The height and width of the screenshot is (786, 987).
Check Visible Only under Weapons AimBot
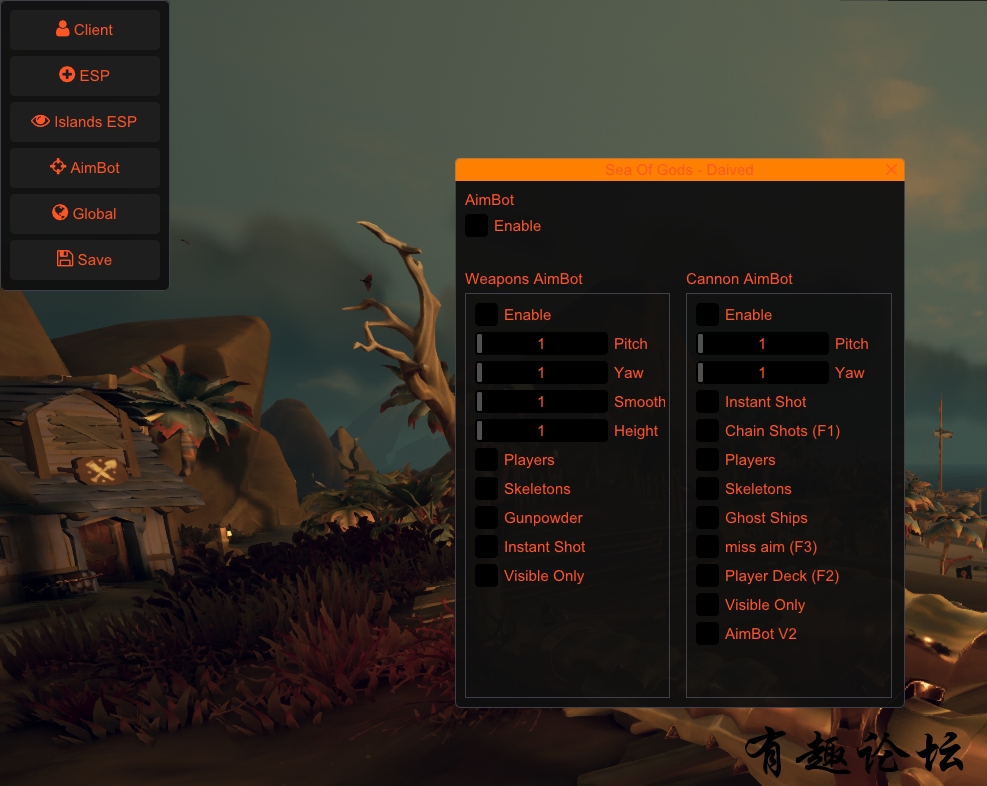click(x=486, y=576)
